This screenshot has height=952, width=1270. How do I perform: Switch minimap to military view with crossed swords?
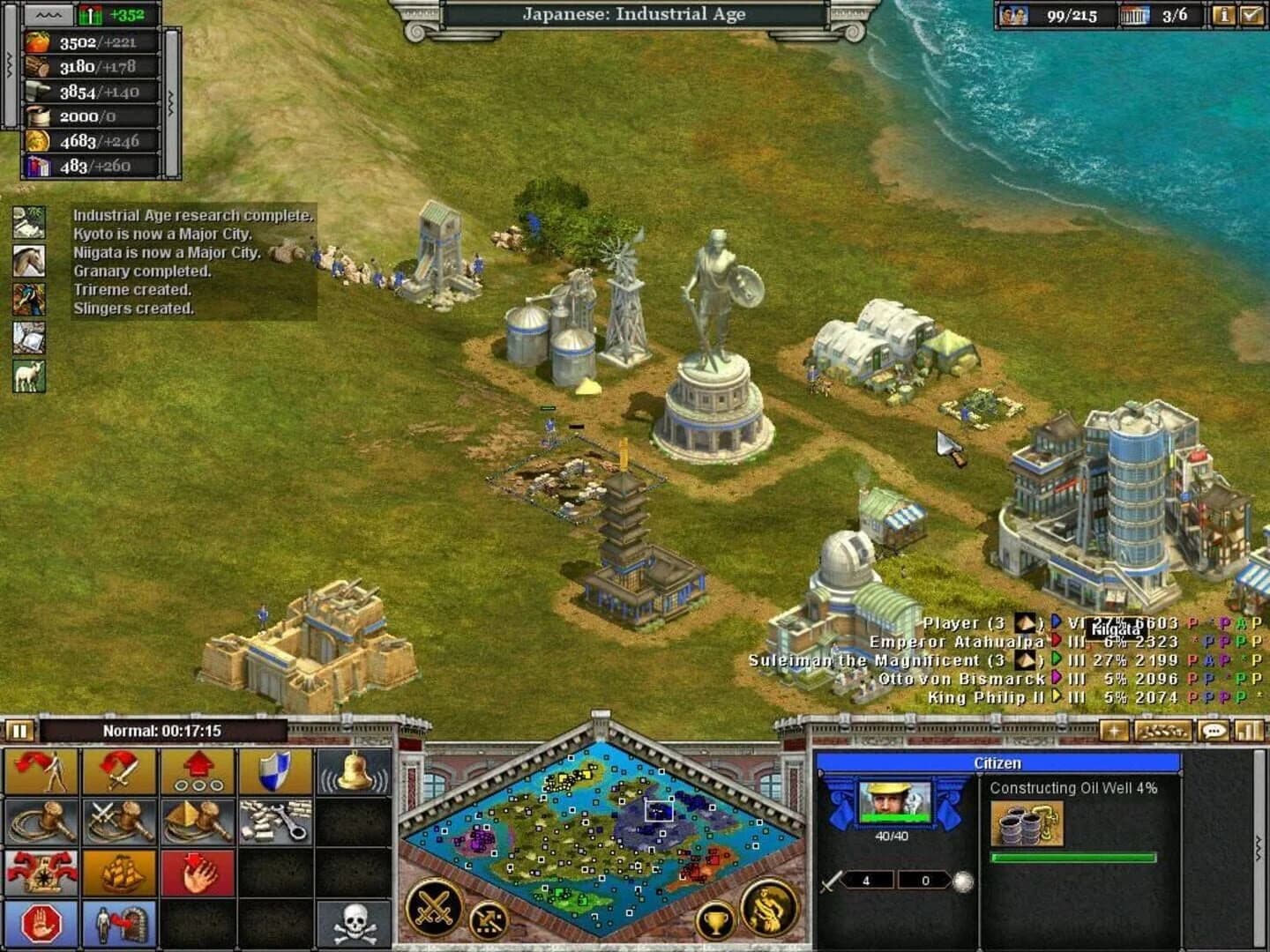434,907
